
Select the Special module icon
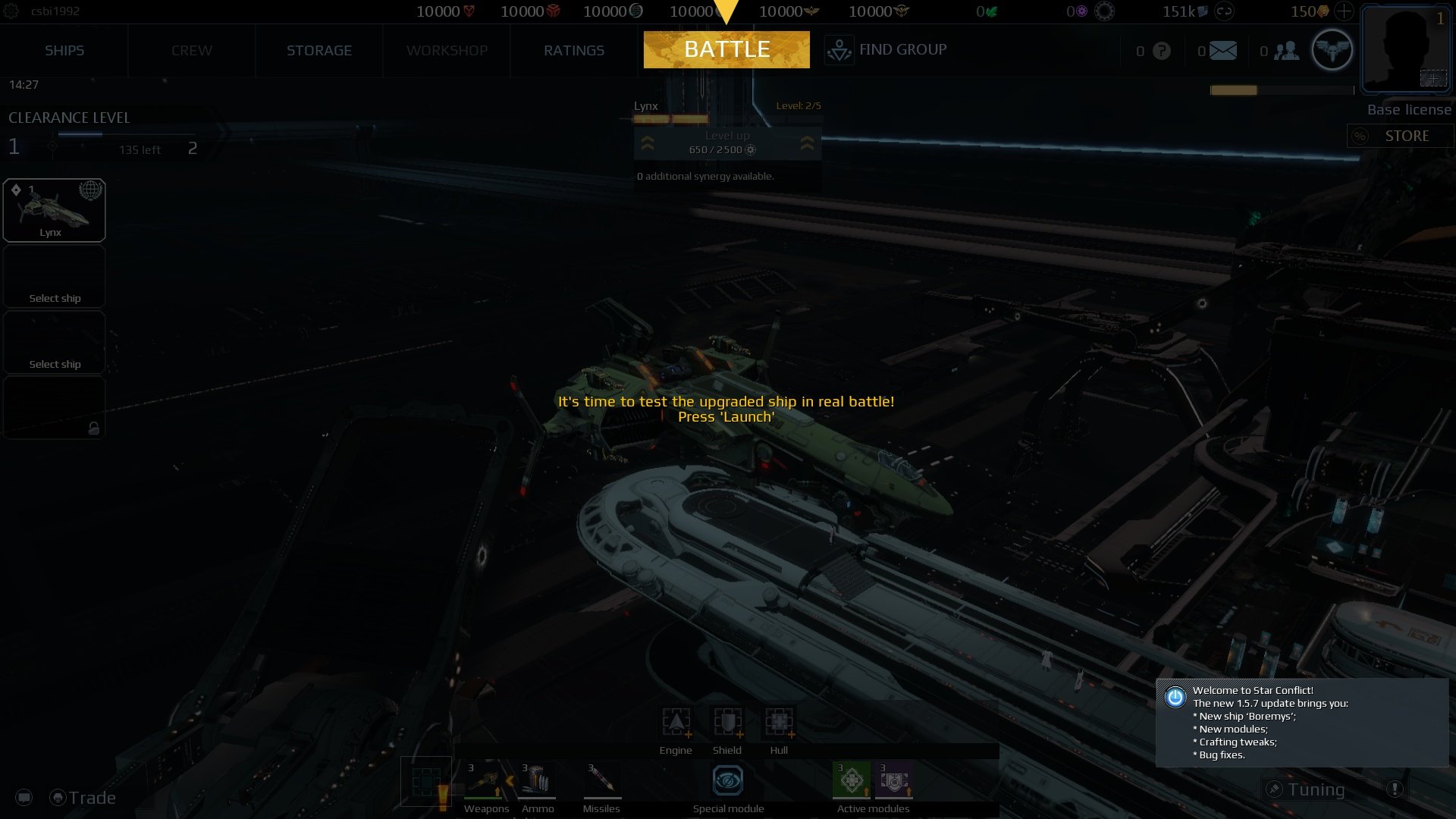pyautogui.click(x=727, y=779)
